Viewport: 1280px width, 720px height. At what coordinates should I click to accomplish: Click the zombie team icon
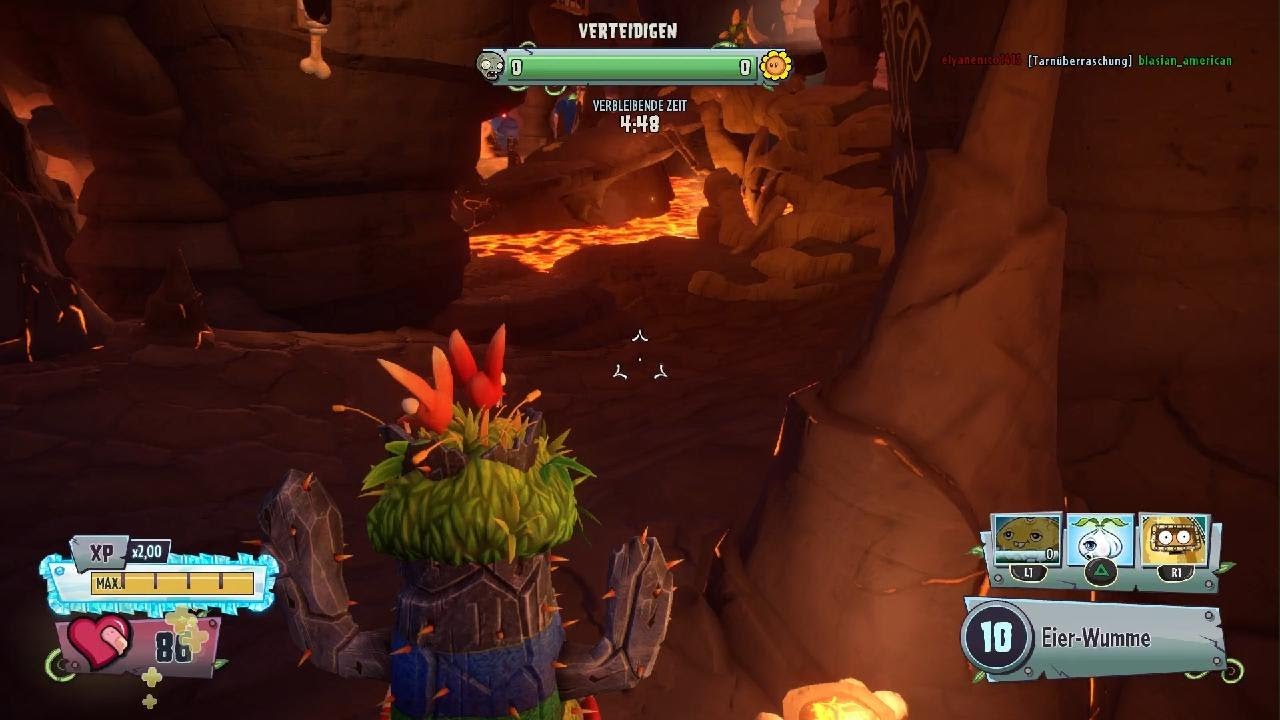[x=491, y=67]
